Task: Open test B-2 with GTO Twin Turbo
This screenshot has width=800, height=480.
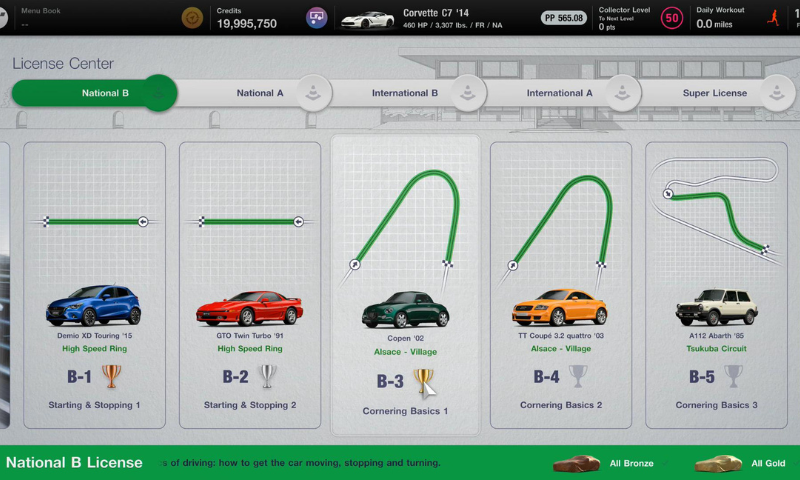Action: 250,285
